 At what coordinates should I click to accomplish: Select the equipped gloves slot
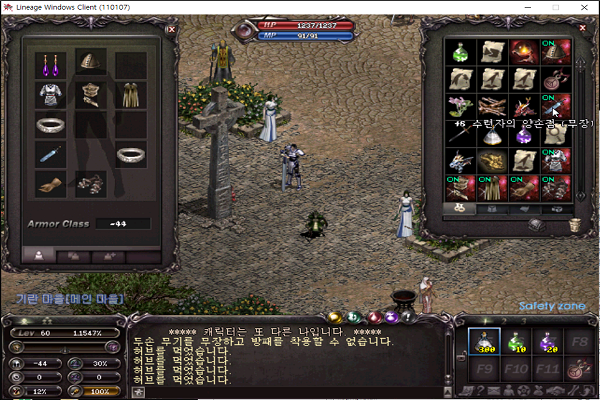(50, 183)
